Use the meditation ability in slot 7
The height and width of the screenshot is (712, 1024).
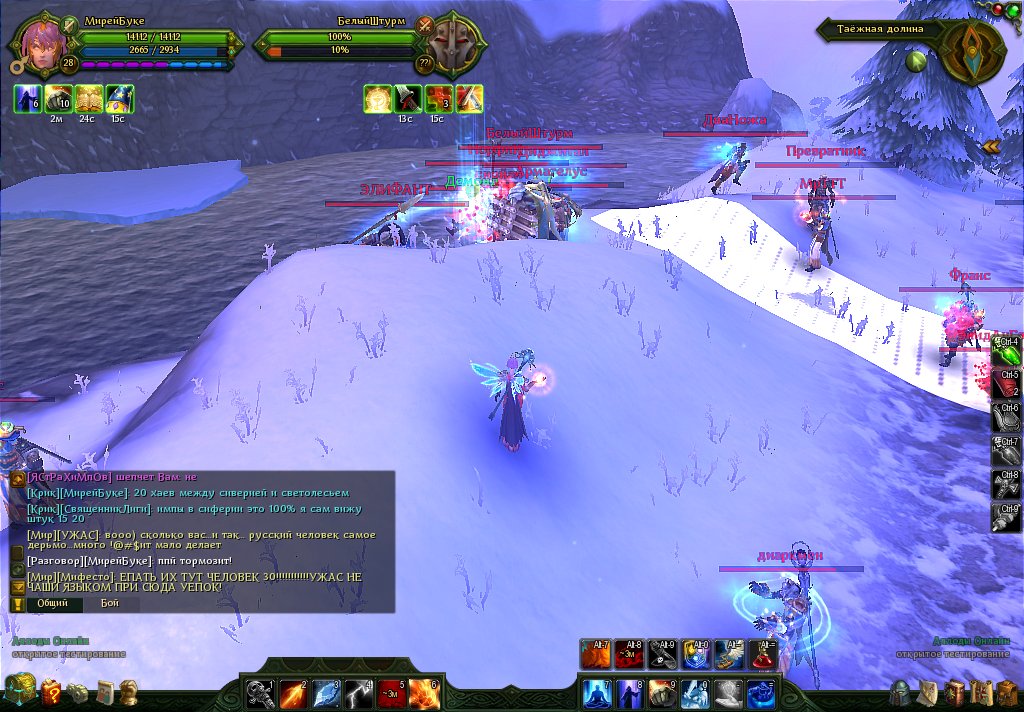point(596,692)
